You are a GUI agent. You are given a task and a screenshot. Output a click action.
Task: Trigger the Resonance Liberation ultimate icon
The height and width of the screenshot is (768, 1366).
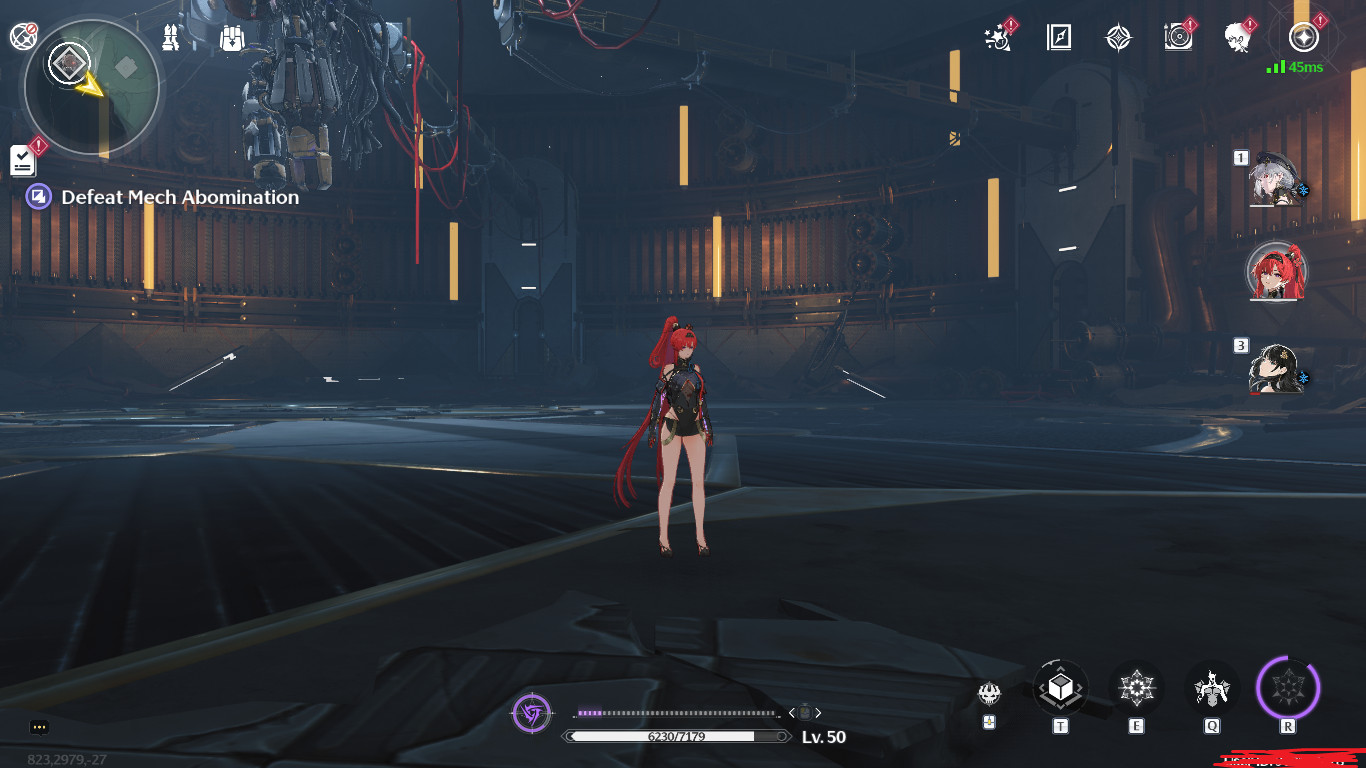click(1288, 688)
